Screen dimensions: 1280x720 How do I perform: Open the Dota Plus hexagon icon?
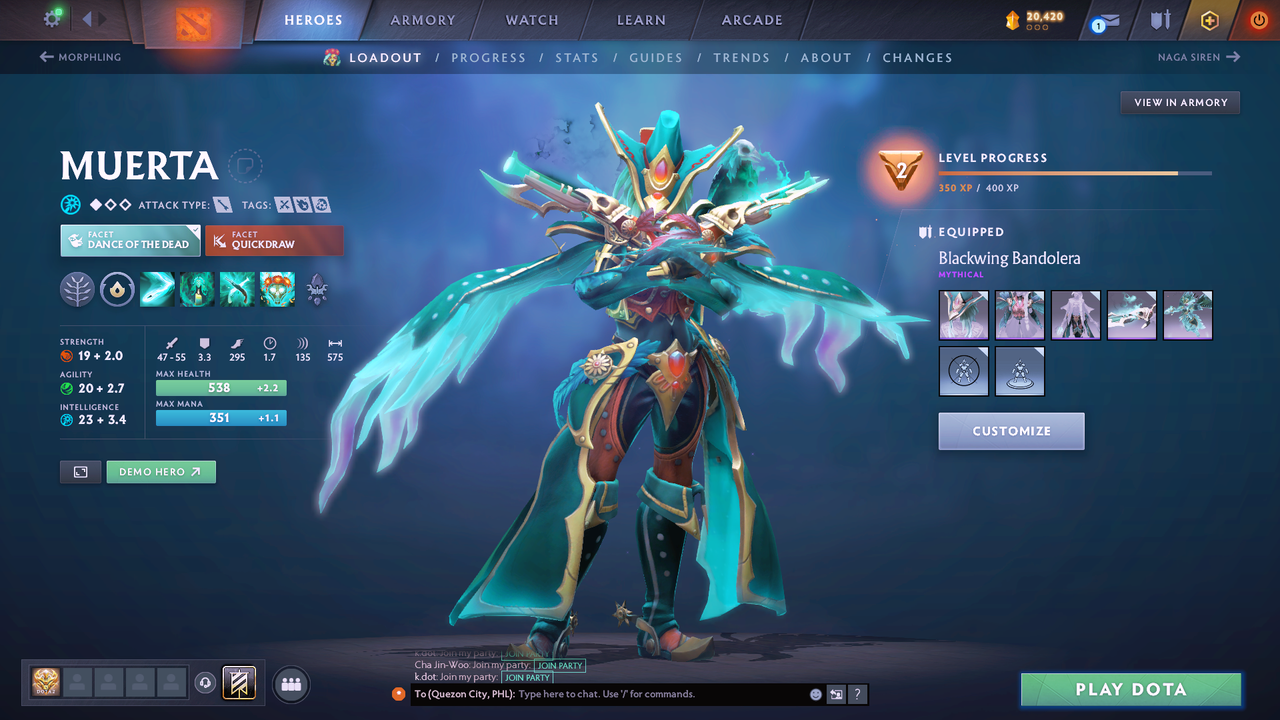[x=1209, y=19]
